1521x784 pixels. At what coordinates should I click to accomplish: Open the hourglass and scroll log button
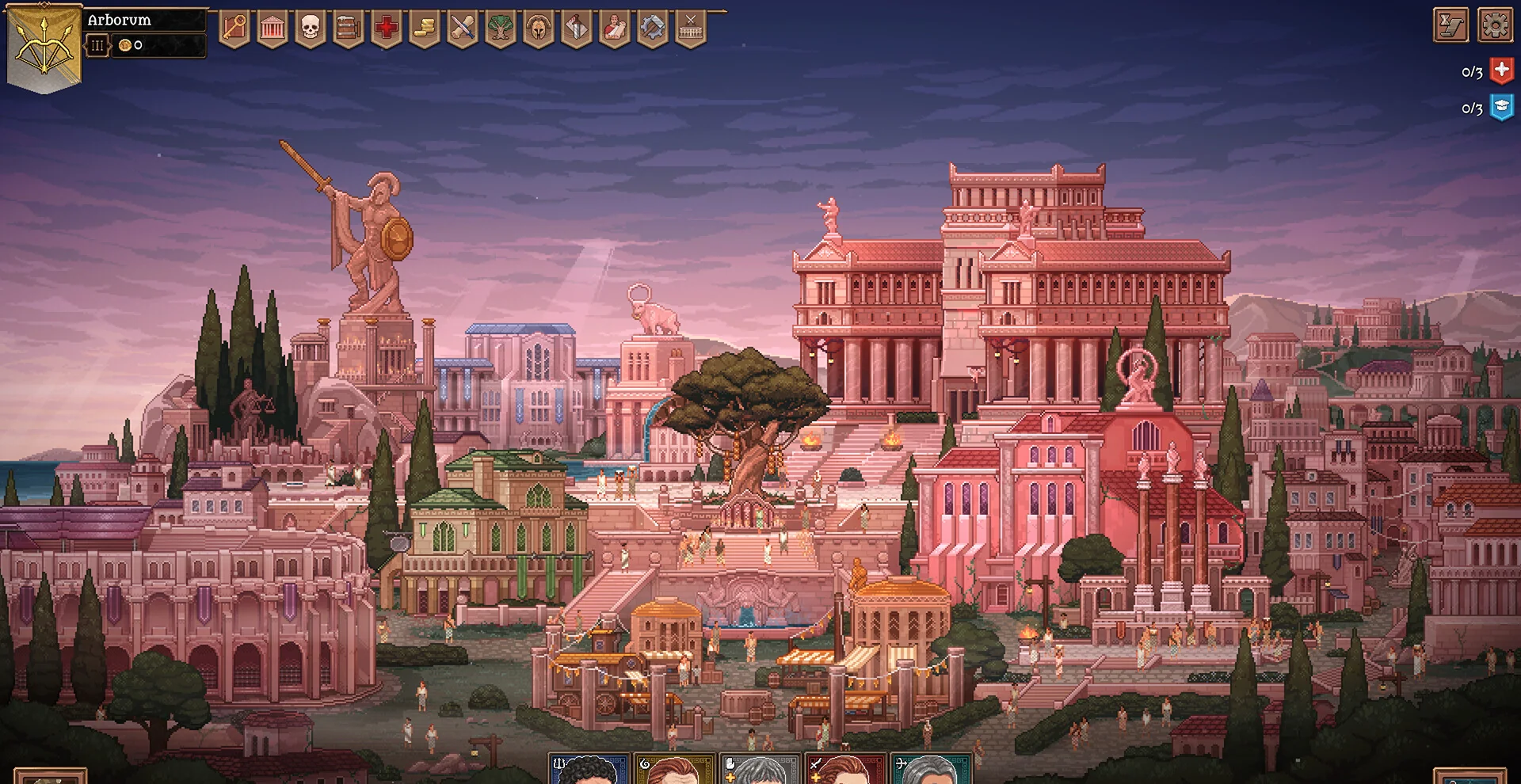coord(1451,25)
